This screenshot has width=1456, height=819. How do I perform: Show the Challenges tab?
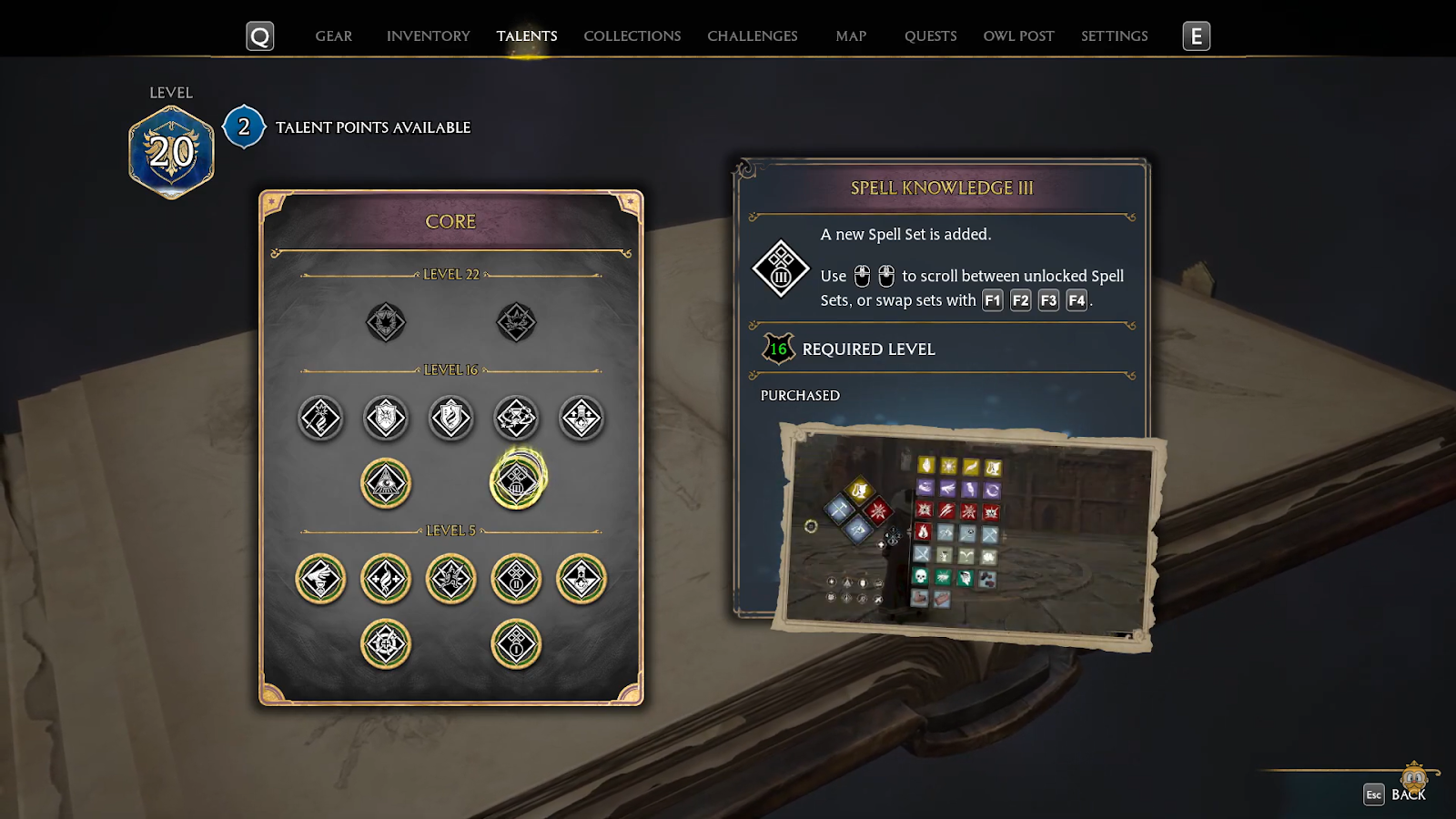tap(752, 36)
